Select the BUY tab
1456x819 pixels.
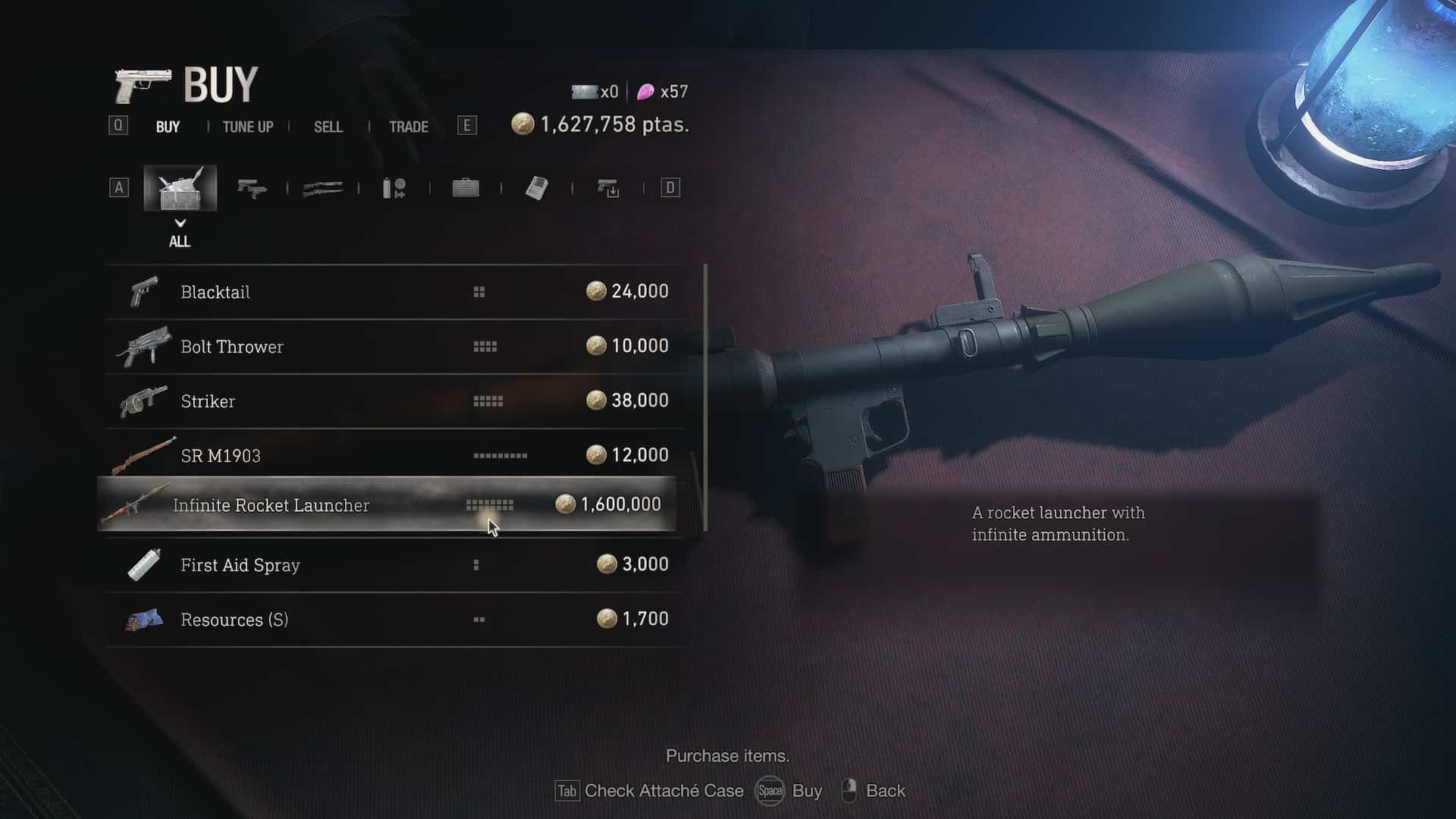pos(168,127)
